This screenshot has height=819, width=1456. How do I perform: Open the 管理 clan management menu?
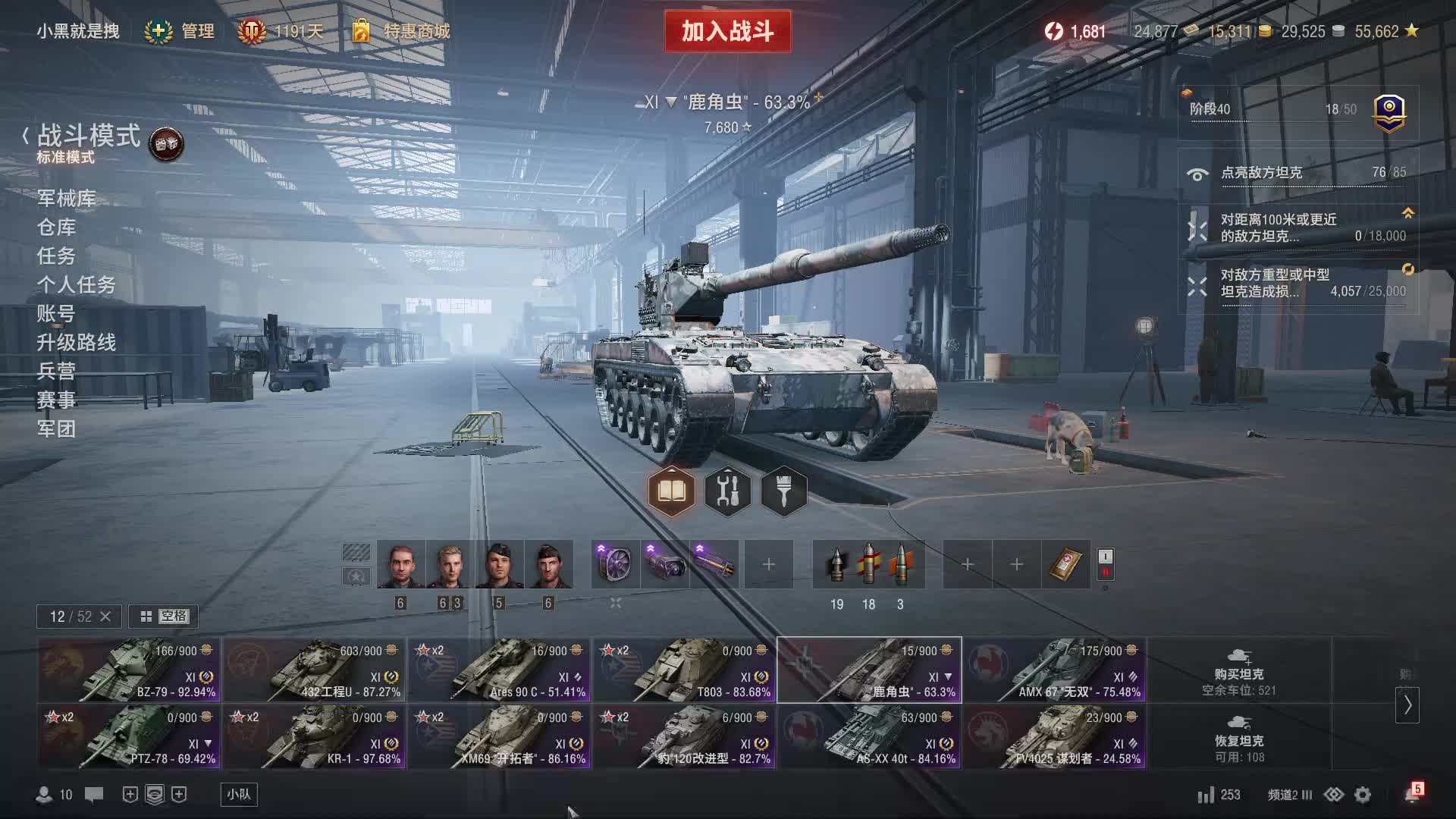[x=180, y=31]
